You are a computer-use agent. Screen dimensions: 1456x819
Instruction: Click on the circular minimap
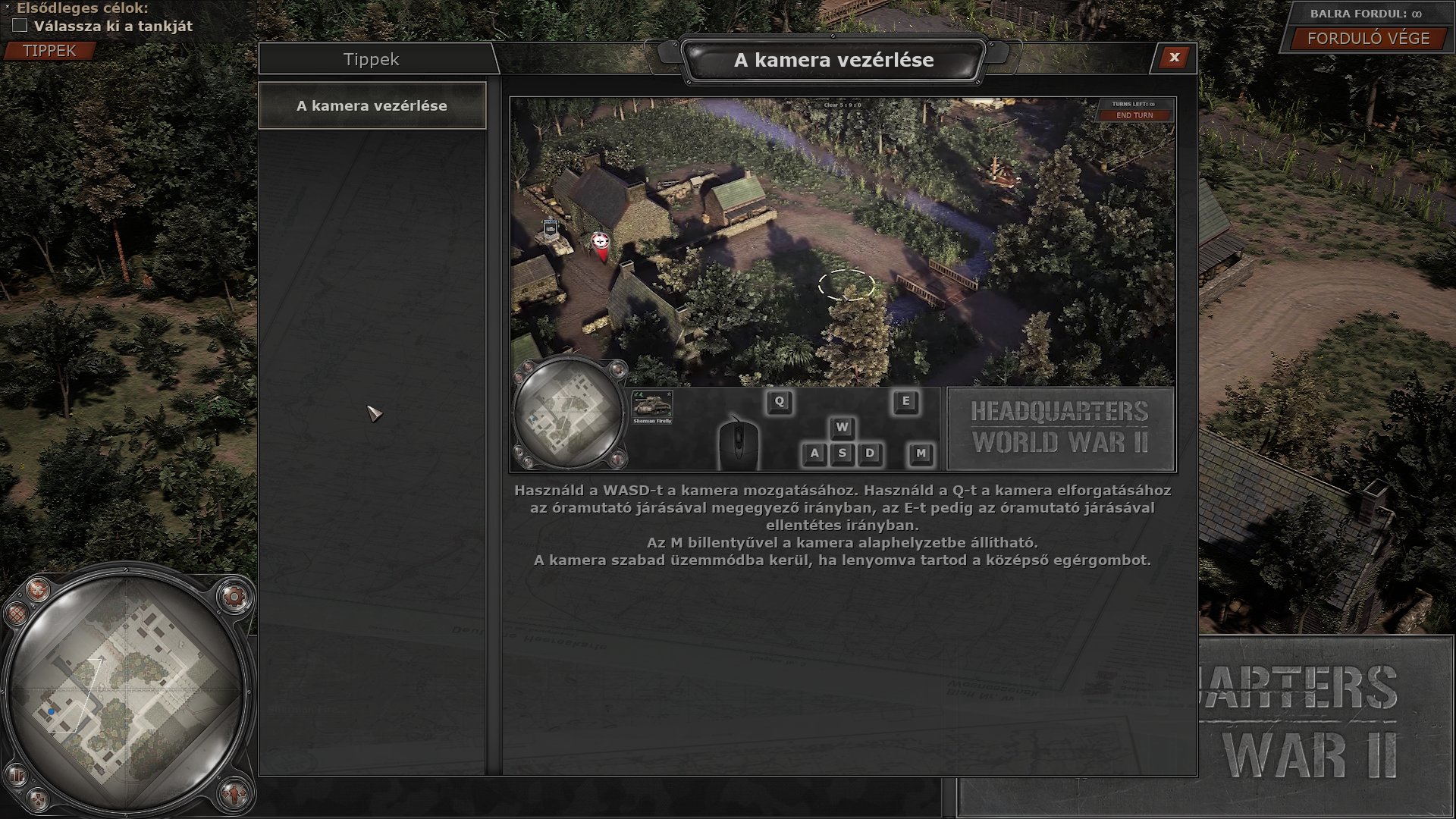click(125, 690)
